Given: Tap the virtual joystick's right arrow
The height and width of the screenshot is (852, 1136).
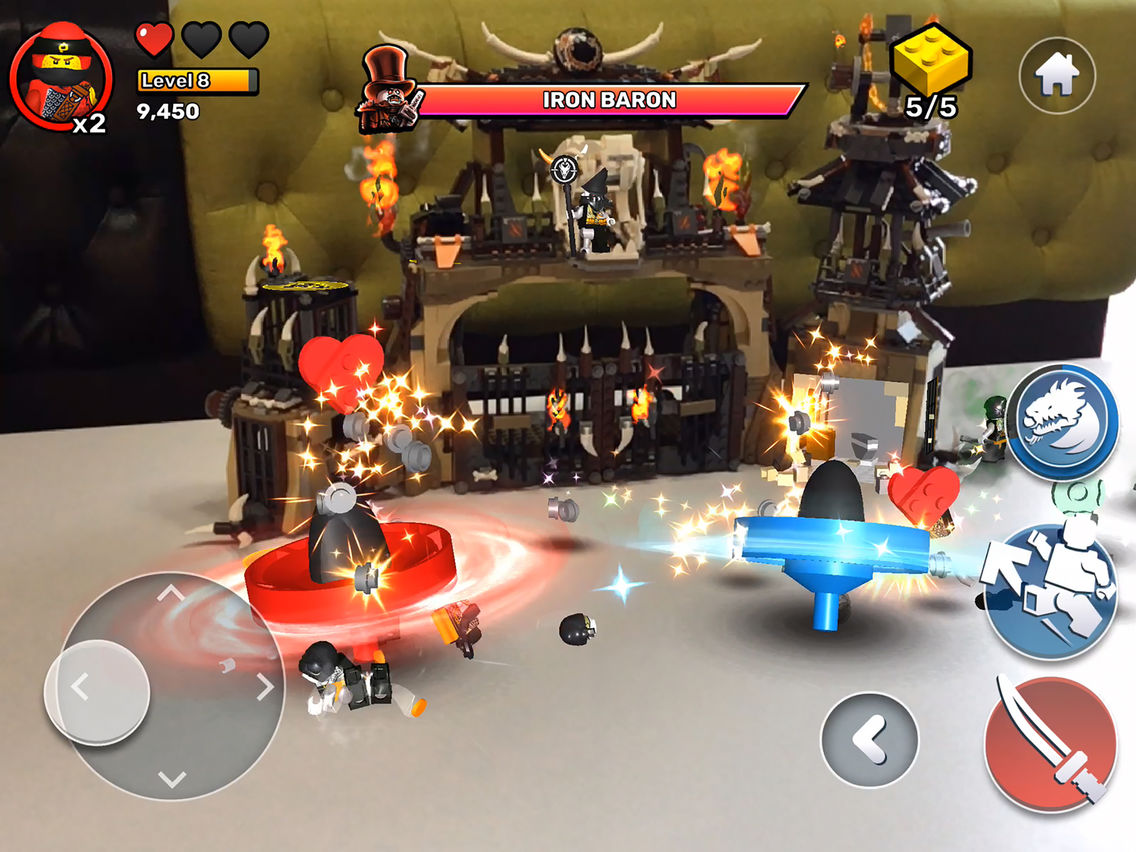Looking at the screenshot, I should coord(265,687).
